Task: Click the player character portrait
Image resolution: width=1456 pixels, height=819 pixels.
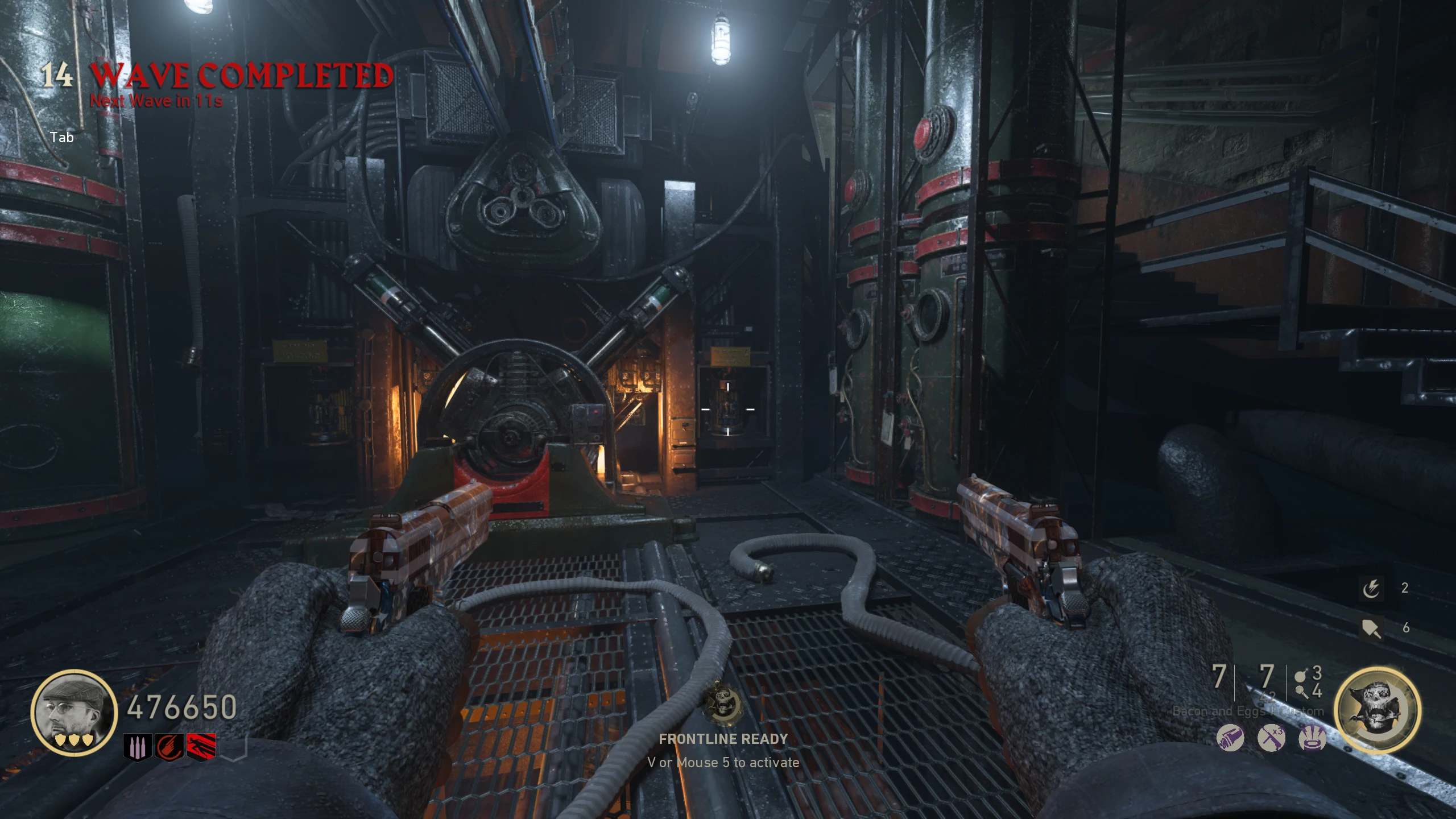Action: [74, 712]
